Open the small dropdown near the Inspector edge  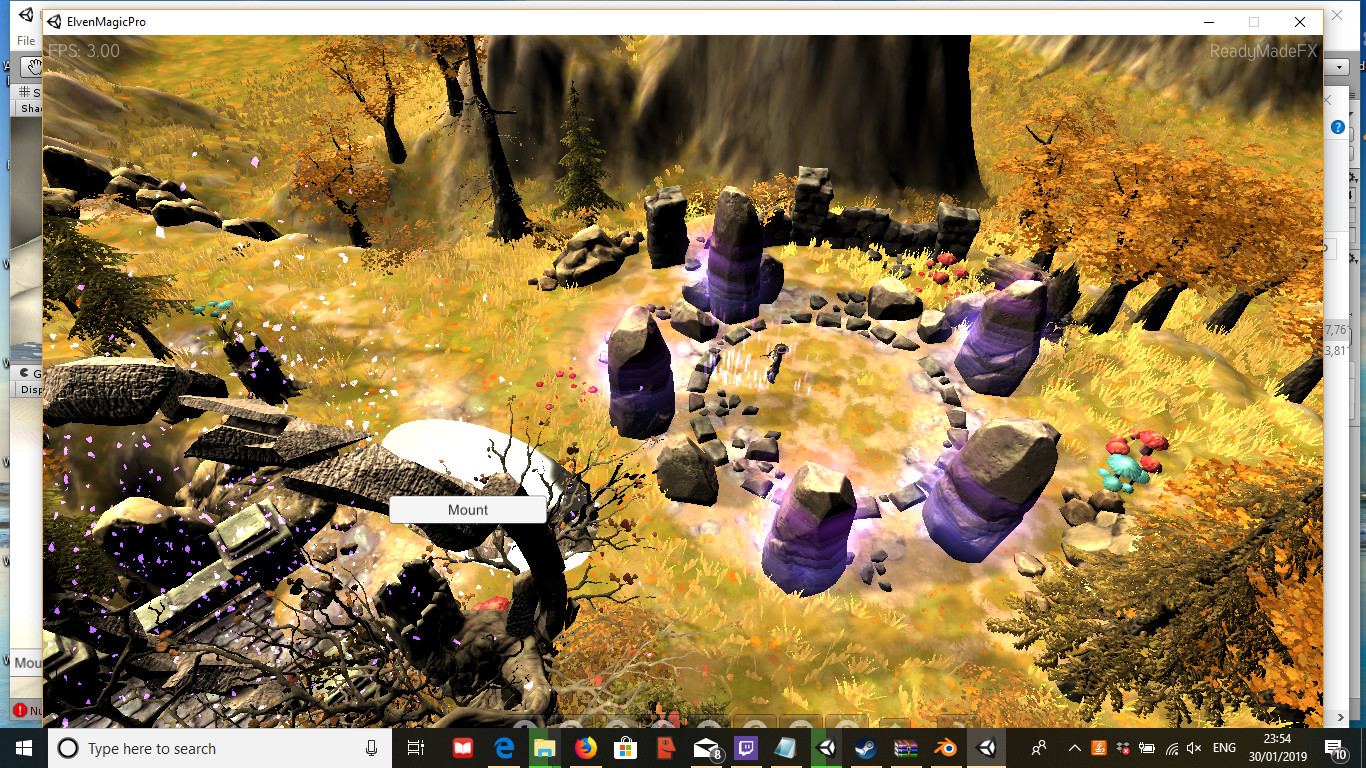(x=1341, y=66)
